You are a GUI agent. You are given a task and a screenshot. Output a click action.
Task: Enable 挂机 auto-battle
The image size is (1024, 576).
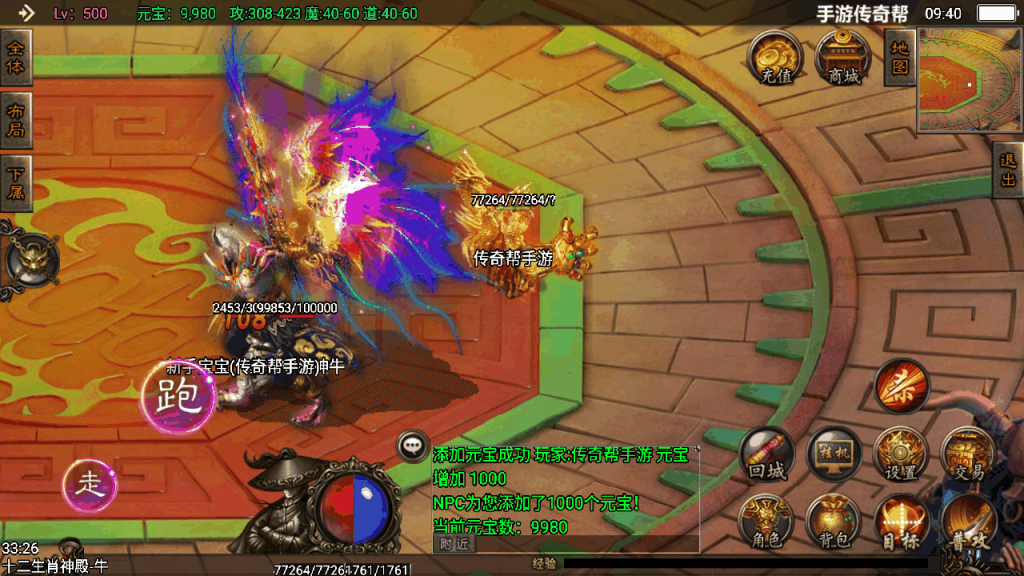click(834, 455)
